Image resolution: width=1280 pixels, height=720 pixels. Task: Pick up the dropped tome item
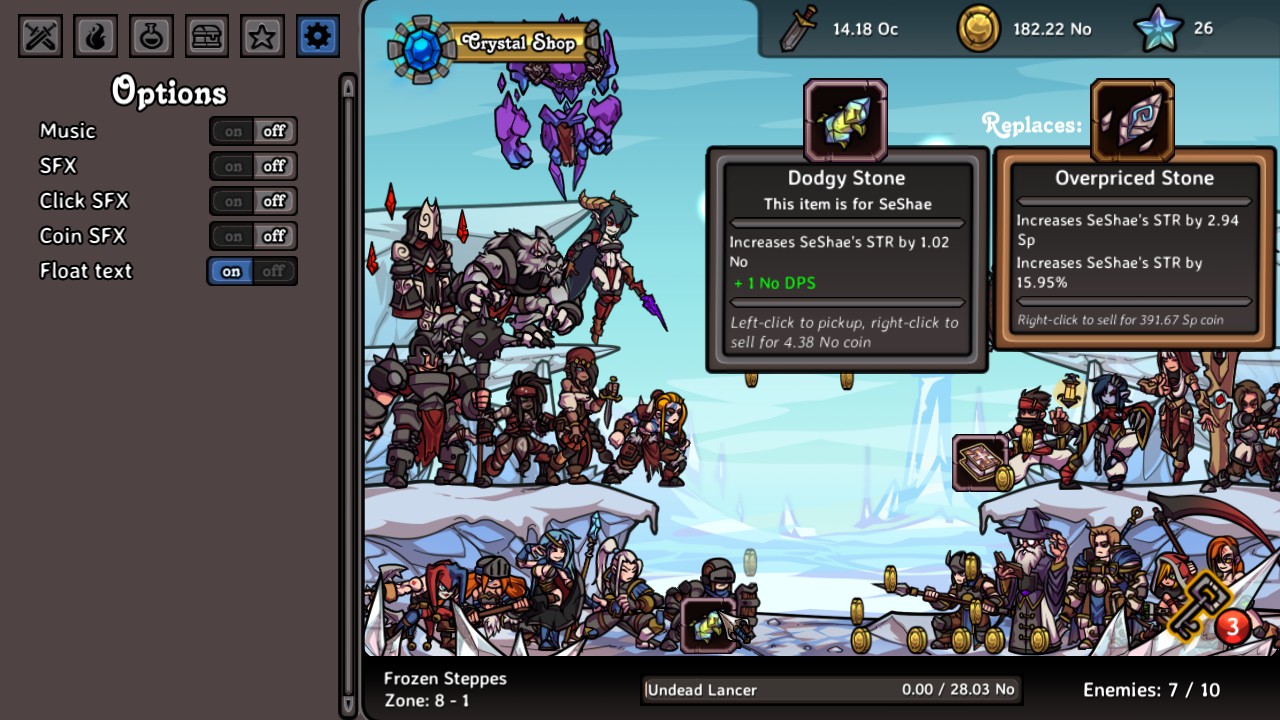coord(979,461)
